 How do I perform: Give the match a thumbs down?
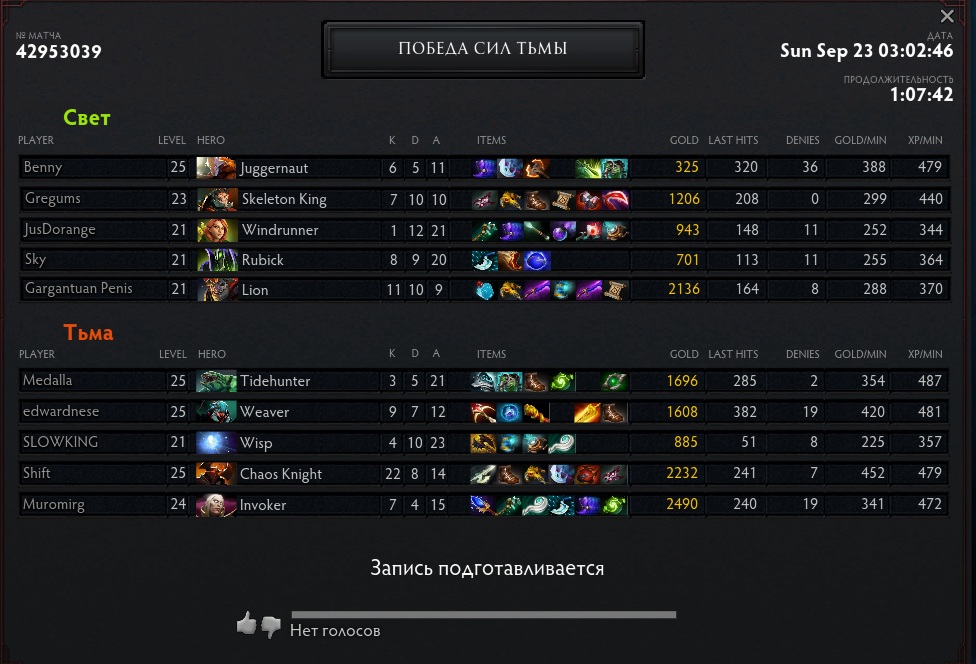[x=271, y=626]
